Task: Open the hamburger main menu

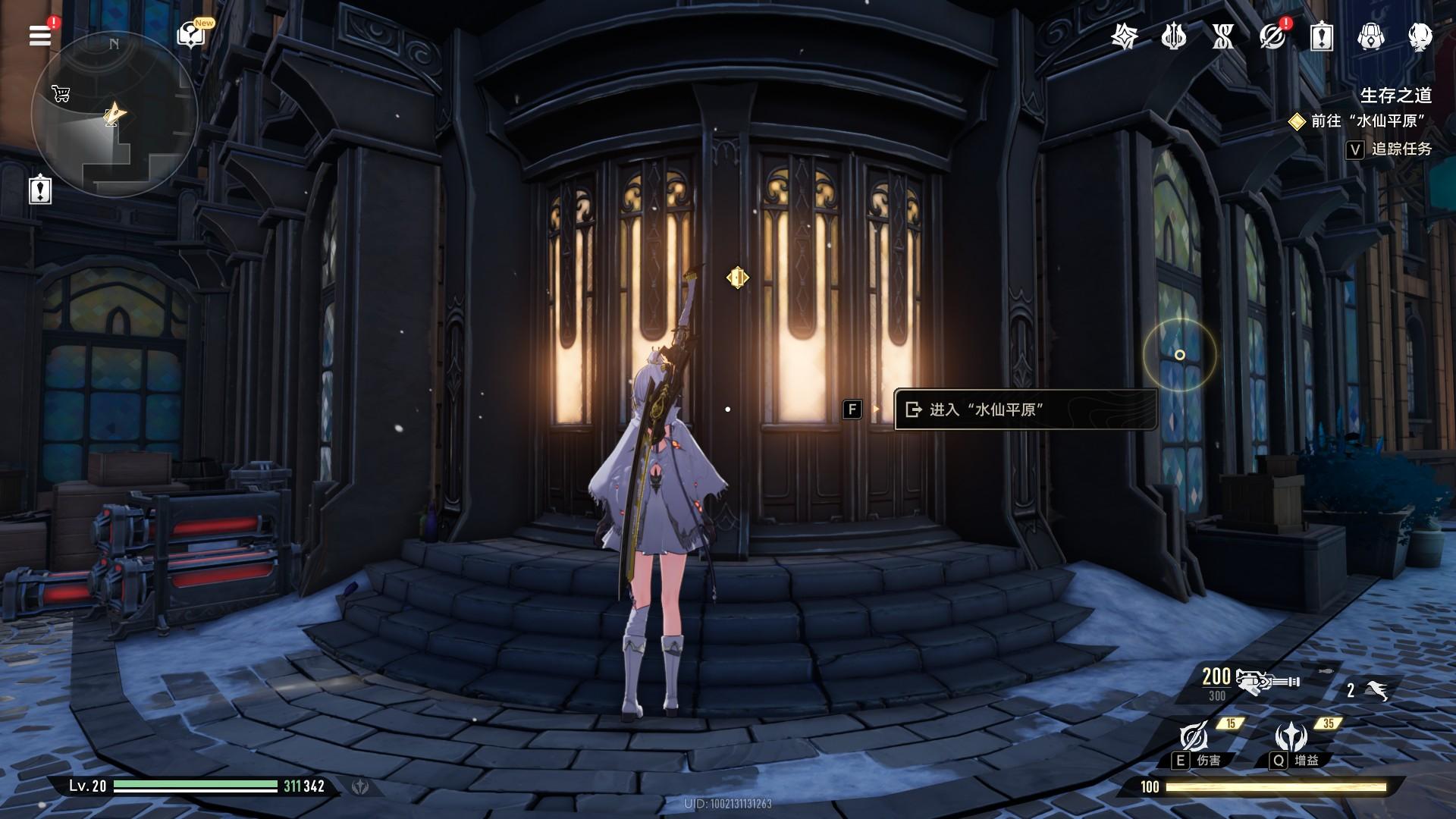Action: coord(39,35)
